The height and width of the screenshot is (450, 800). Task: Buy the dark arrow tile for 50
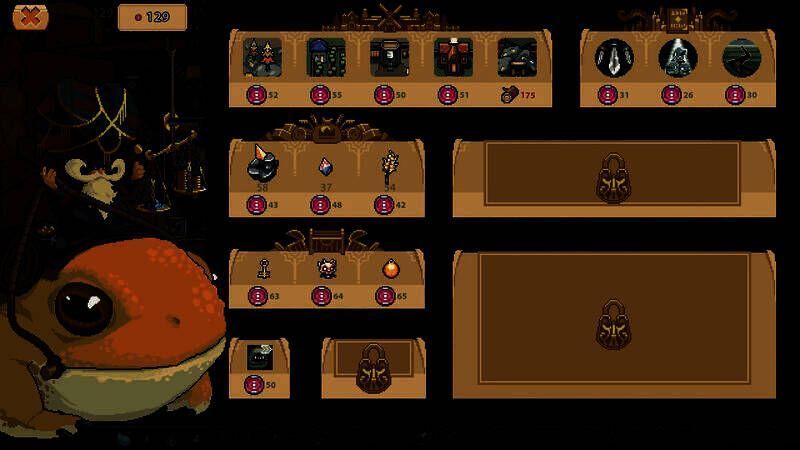click(261, 356)
